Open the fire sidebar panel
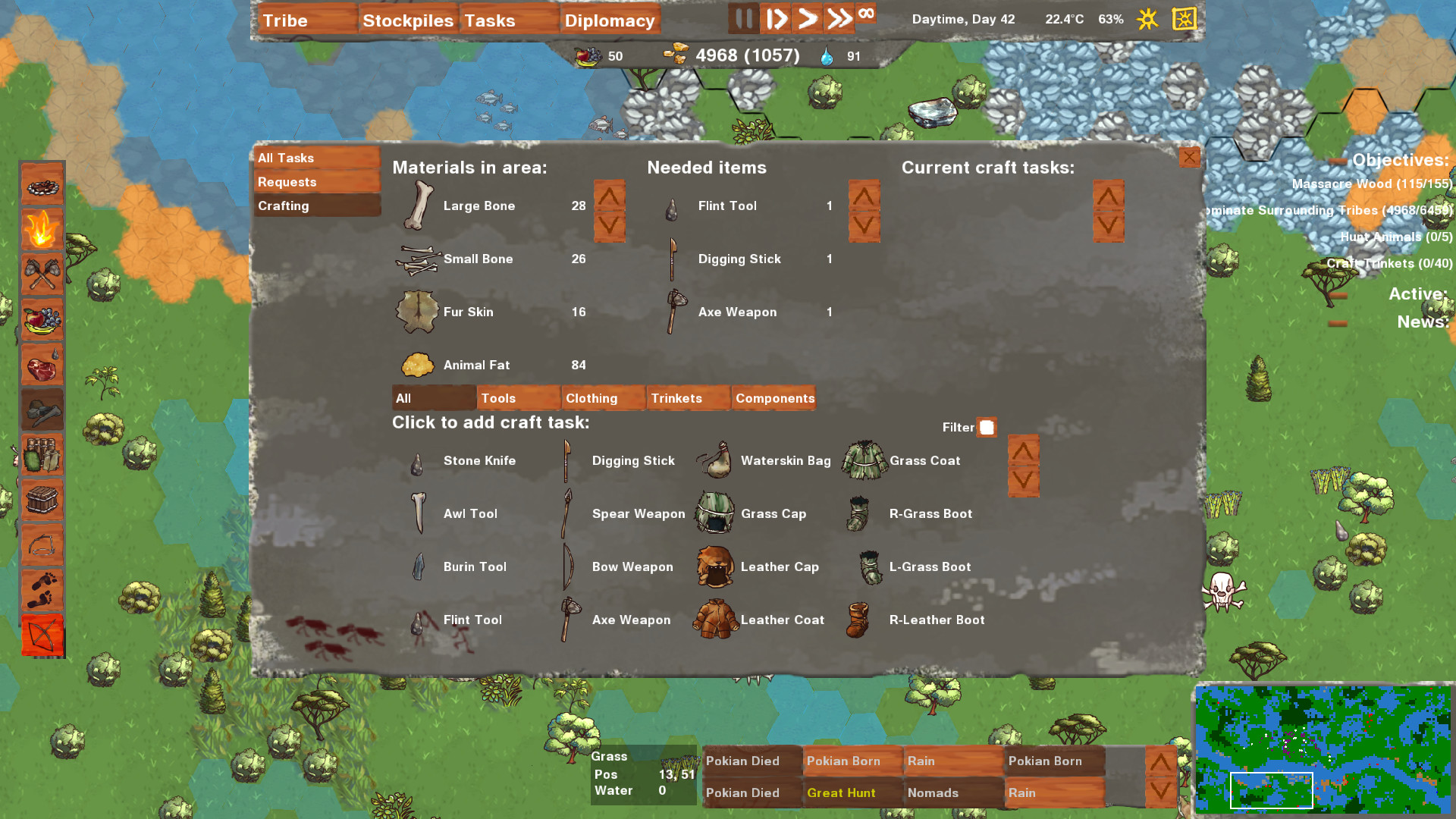This screenshot has width=1456, height=819. [x=42, y=229]
